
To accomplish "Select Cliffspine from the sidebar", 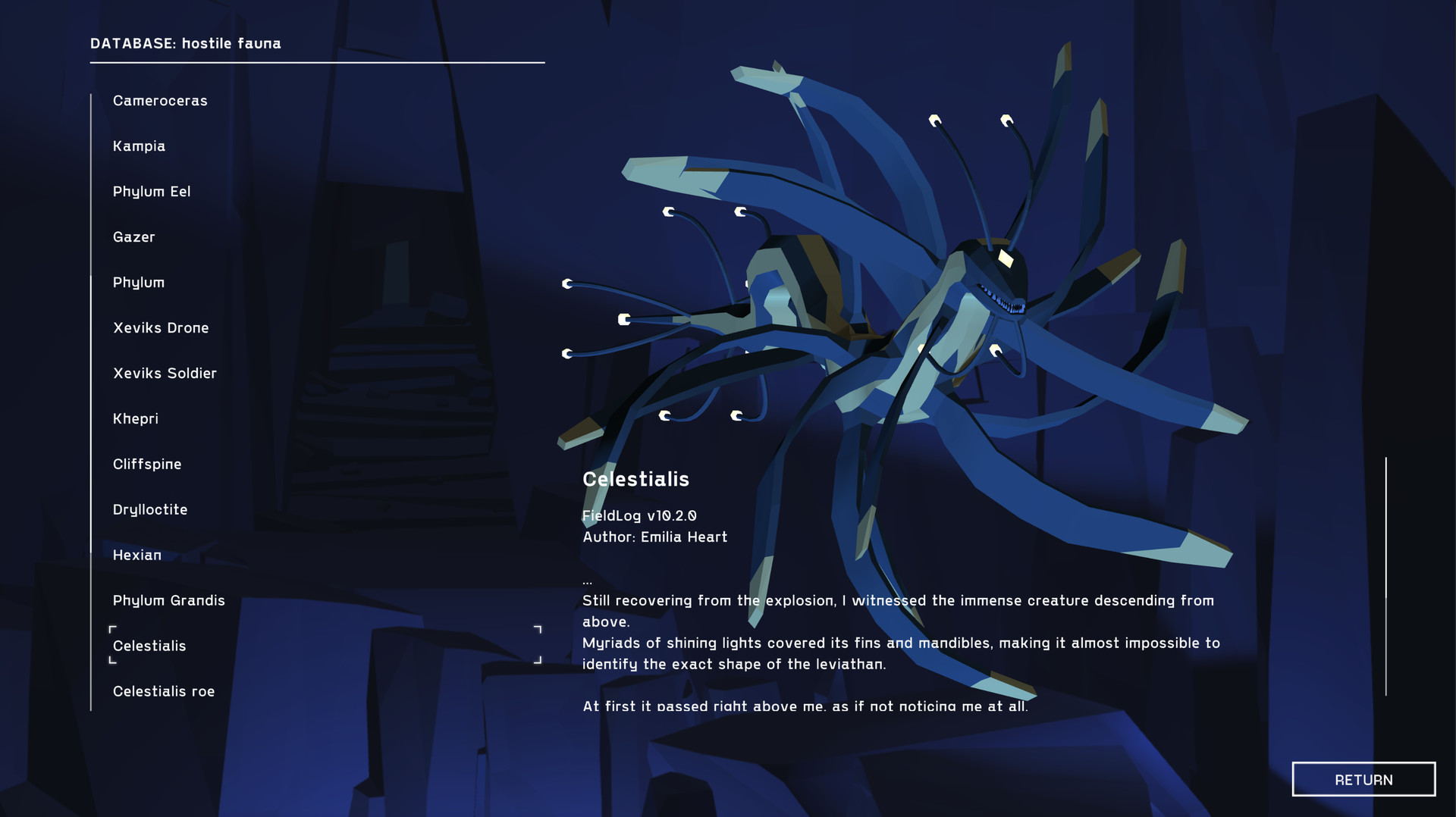I will (x=148, y=464).
